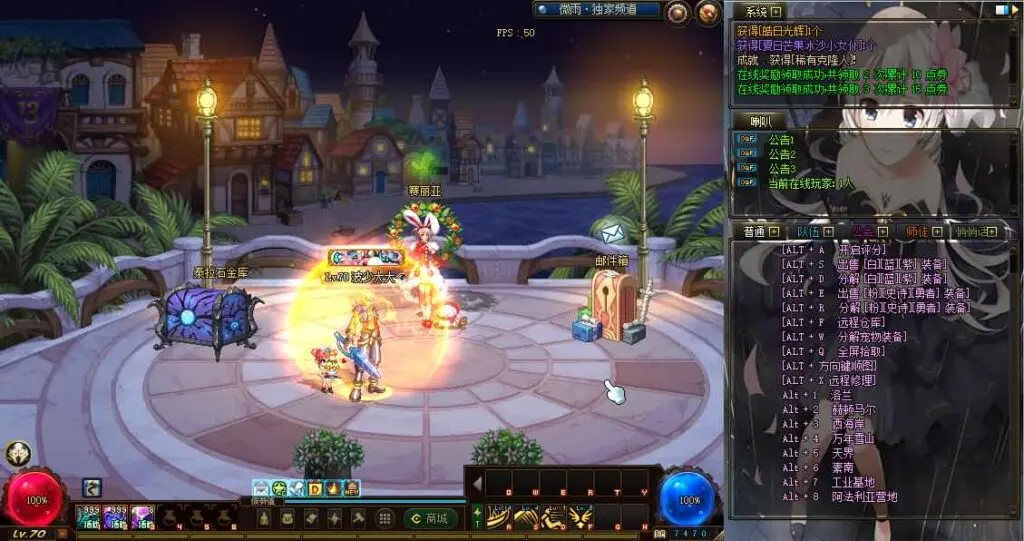This screenshot has width=1024, height=541.
Task: Click the left arrow on the skill bar
Action: tap(477, 485)
